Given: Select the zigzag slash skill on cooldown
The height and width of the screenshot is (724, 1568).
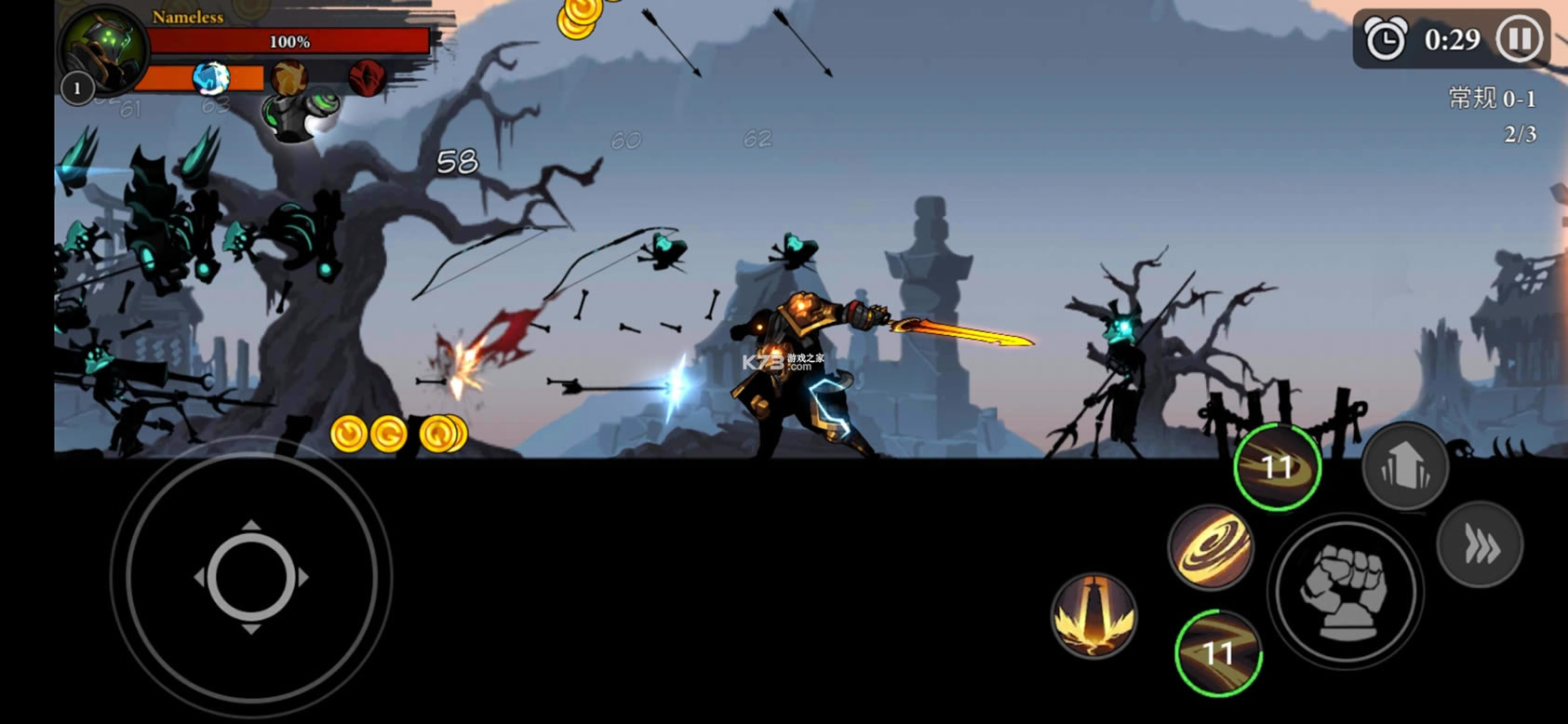Looking at the screenshot, I should (1218, 652).
